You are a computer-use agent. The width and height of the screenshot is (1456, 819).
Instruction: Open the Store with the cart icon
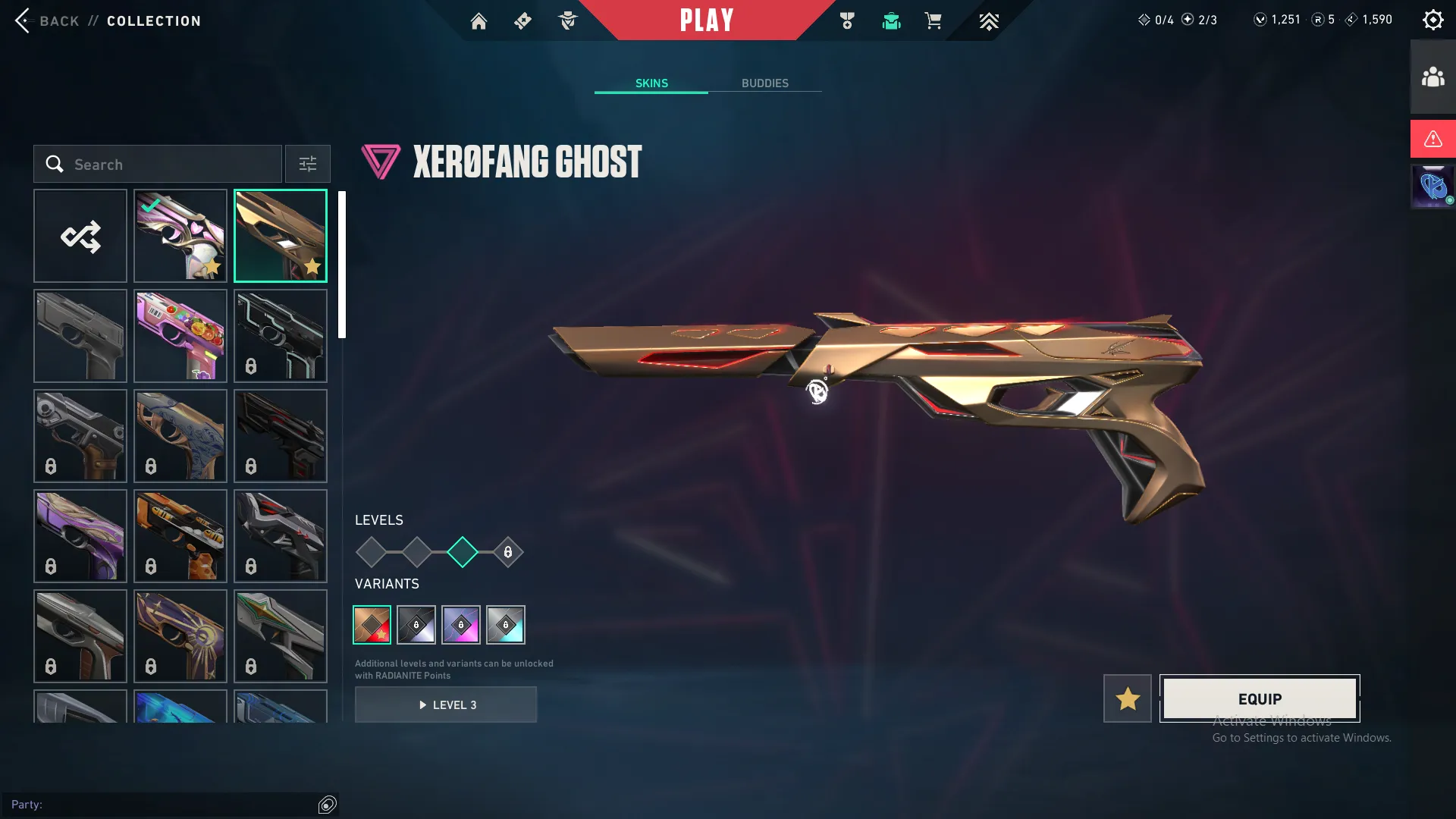tap(934, 20)
